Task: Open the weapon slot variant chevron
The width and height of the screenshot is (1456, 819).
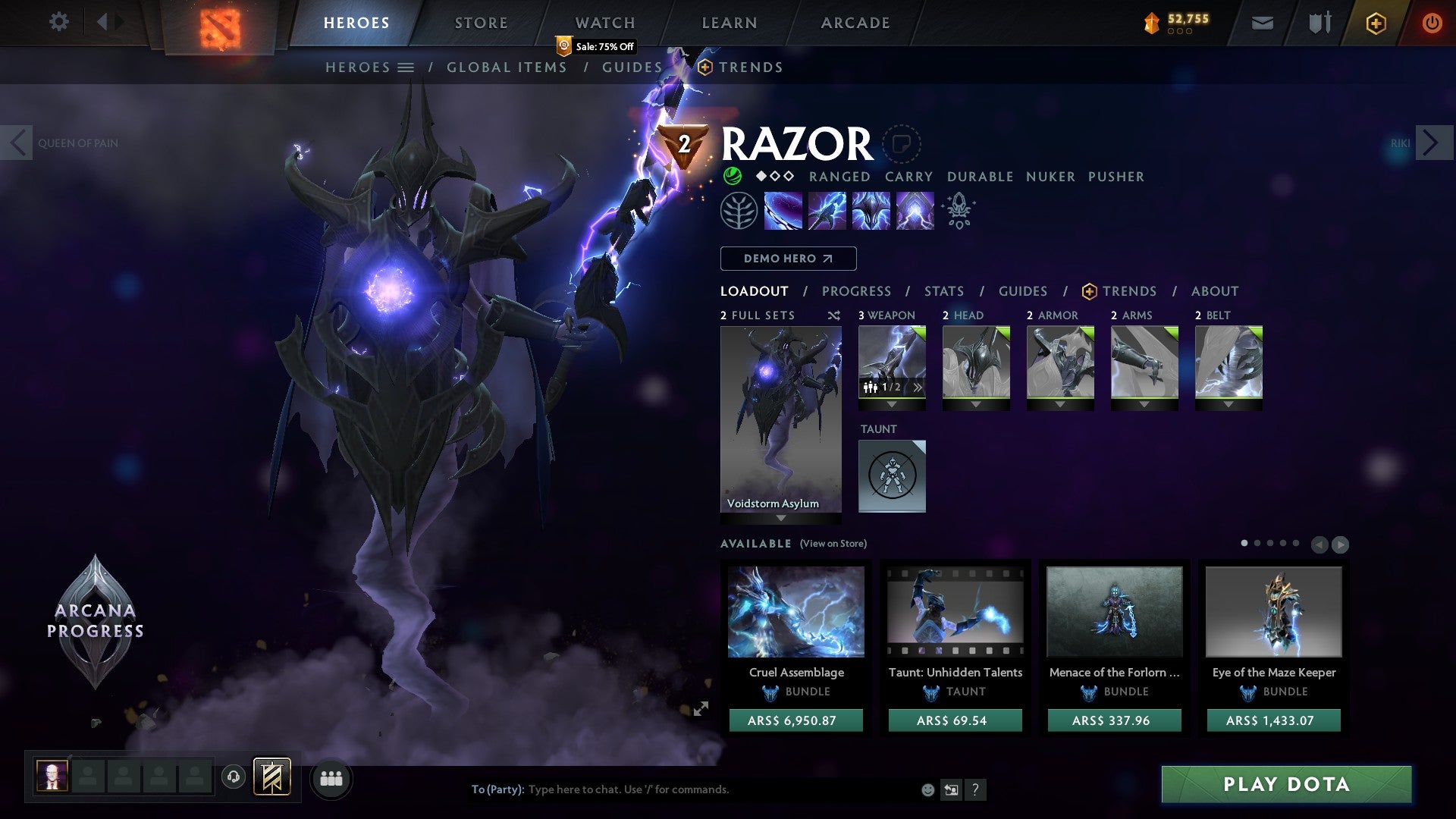Action: click(917, 386)
